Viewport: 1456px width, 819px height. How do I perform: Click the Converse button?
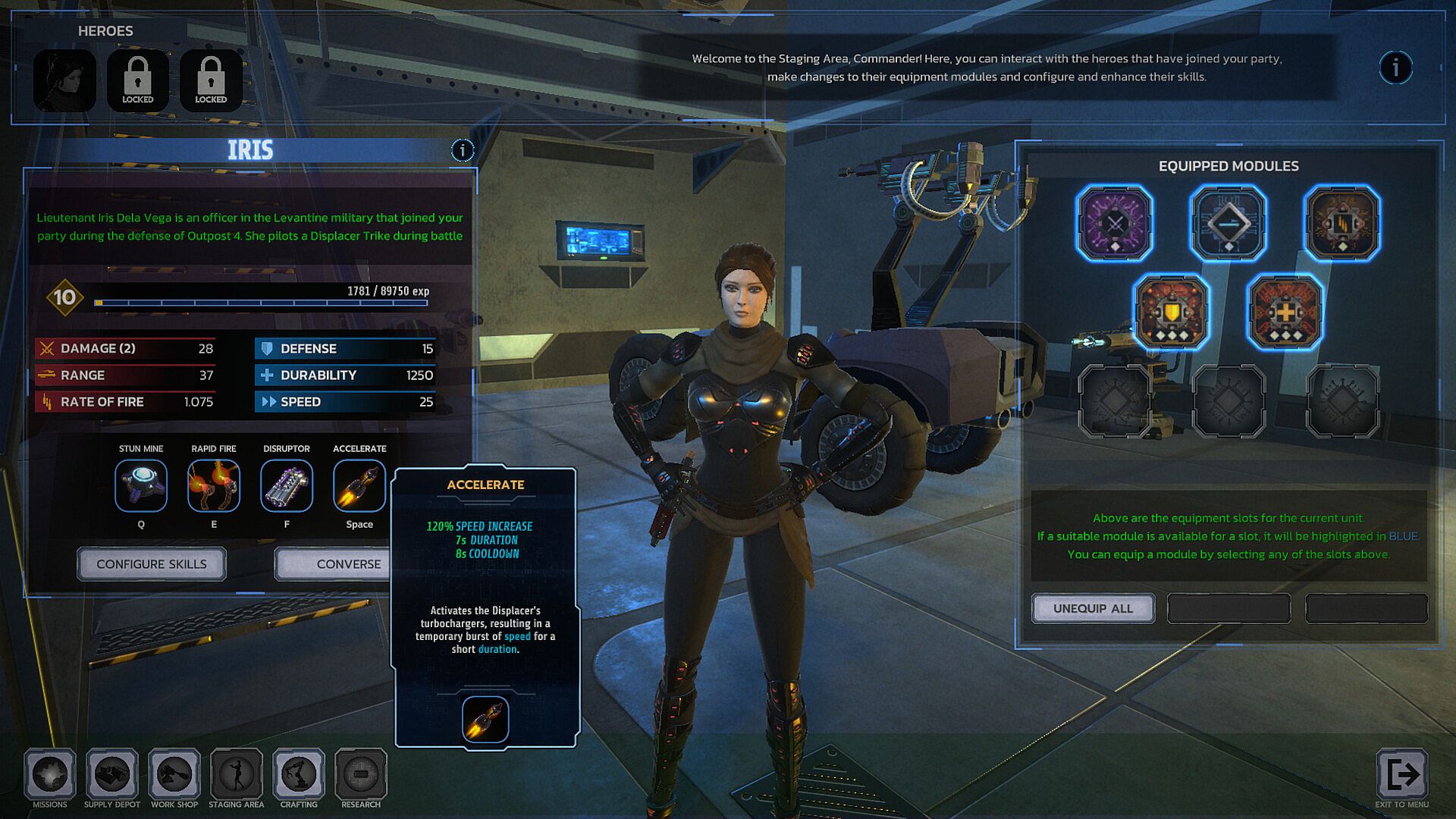[335, 564]
